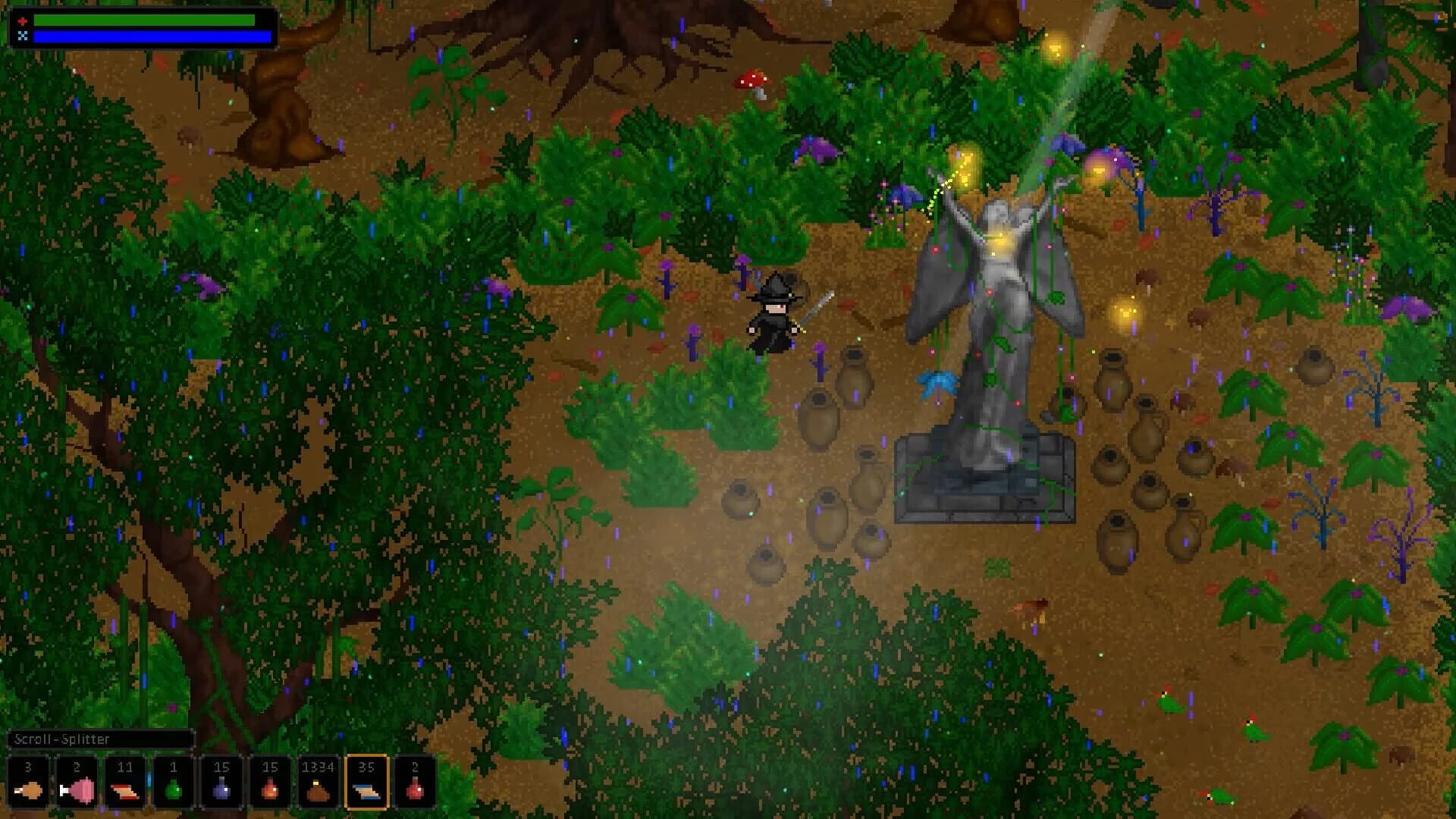
Task: Click the red mushroom near the top
Action: (751, 80)
